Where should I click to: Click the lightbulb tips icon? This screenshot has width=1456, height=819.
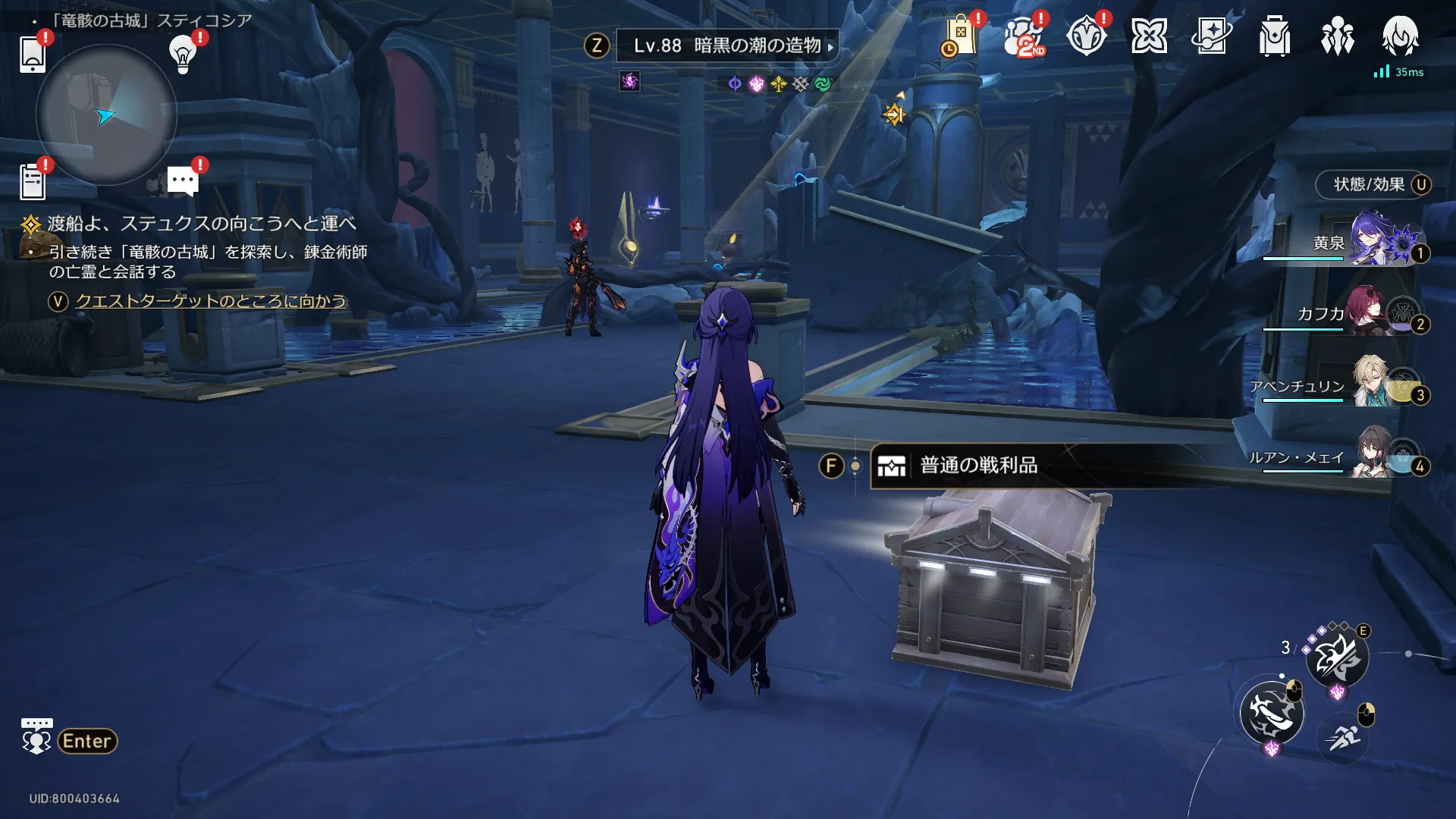pos(183,53)
